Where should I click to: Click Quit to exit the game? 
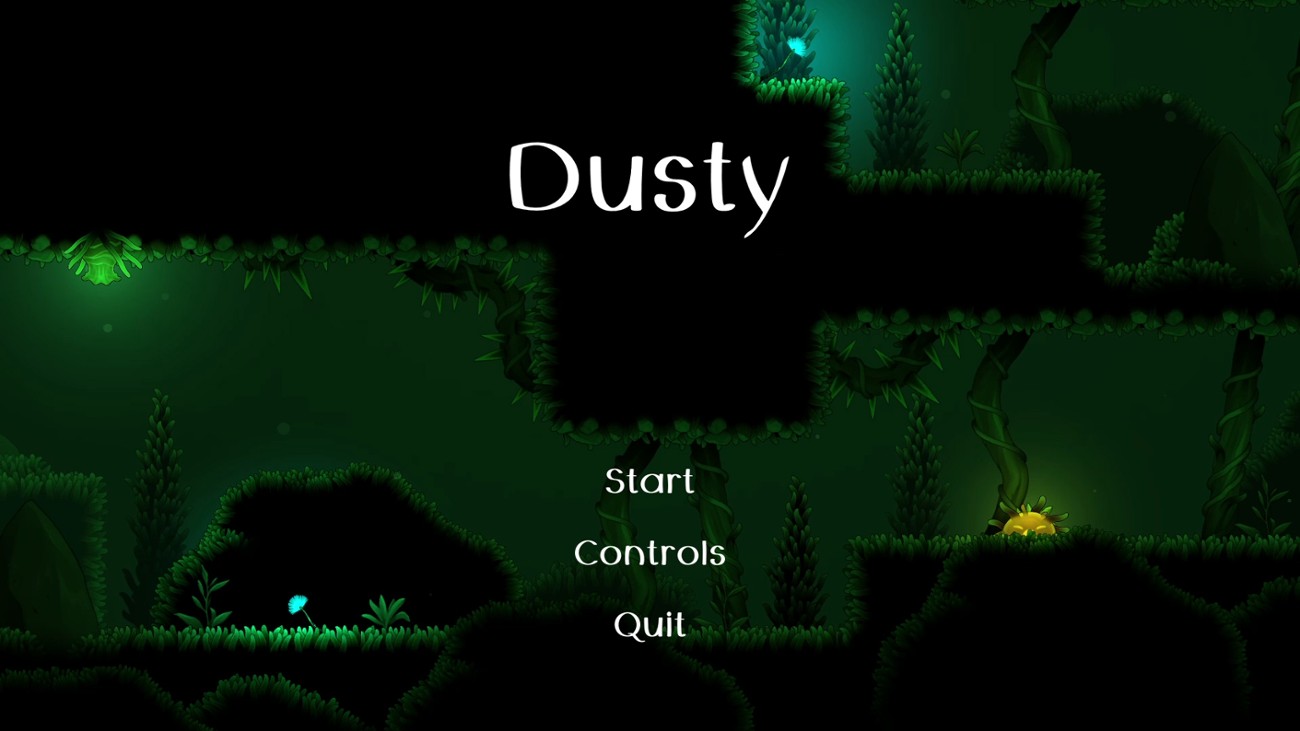(649, 624)
